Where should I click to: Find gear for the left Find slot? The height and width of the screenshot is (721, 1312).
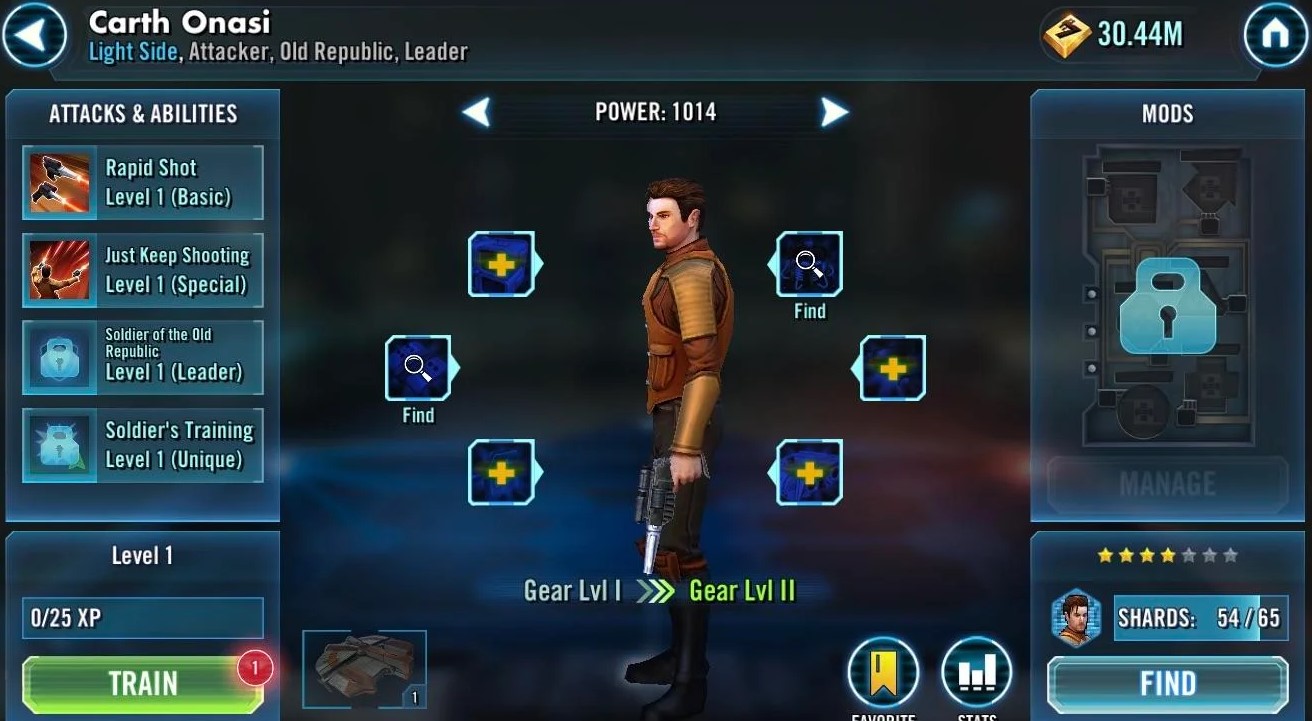click(419, 367)
